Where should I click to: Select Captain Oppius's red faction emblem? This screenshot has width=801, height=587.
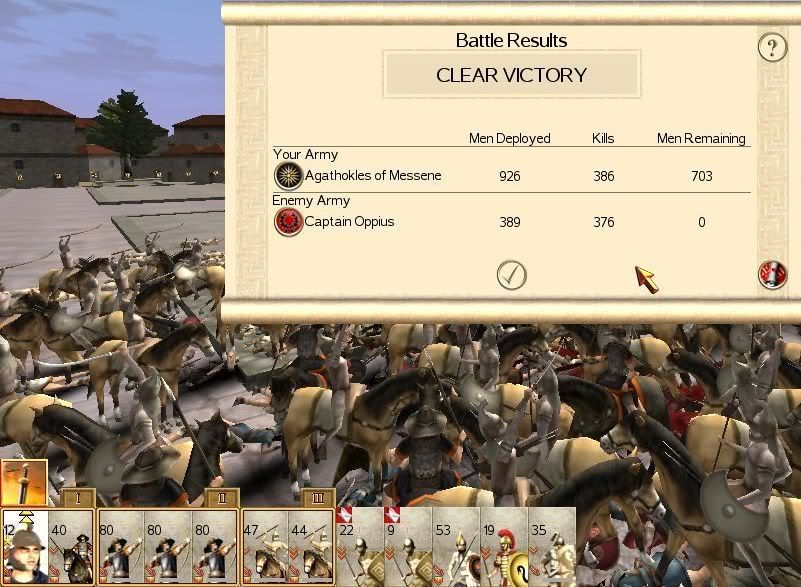(288, 222)
